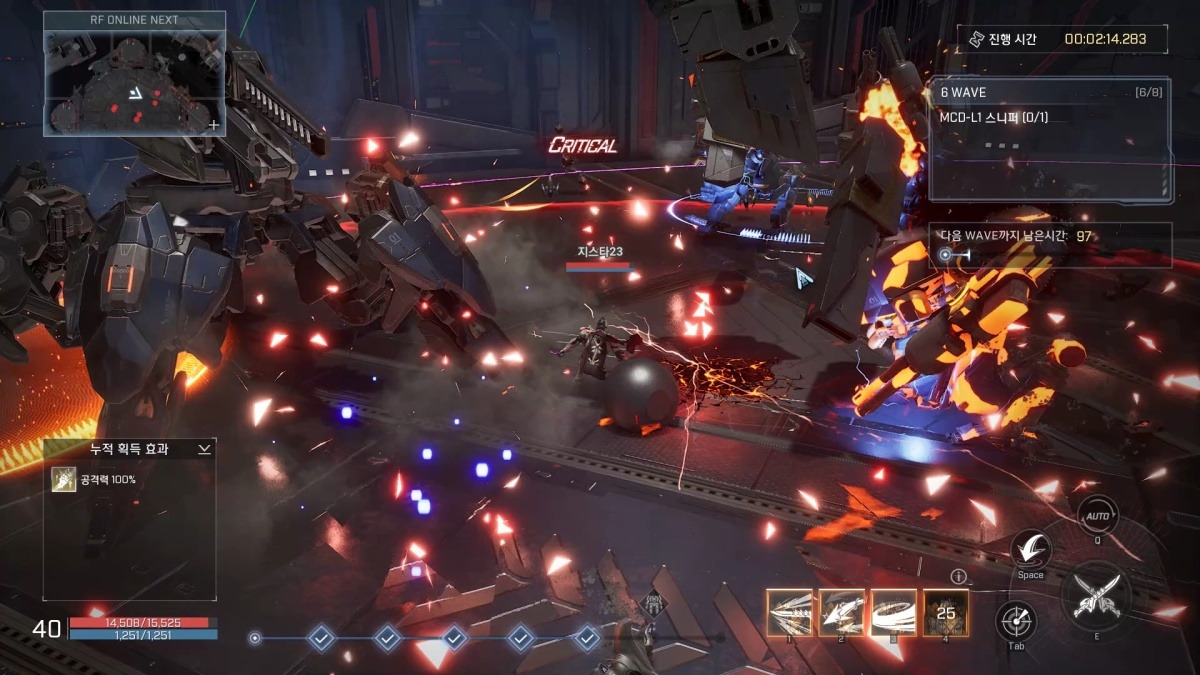The height and width of the screenshot is (675, 1200).
Task: Trigger the whirlwind slash skill in slot 3
Action: click(893, 612)
